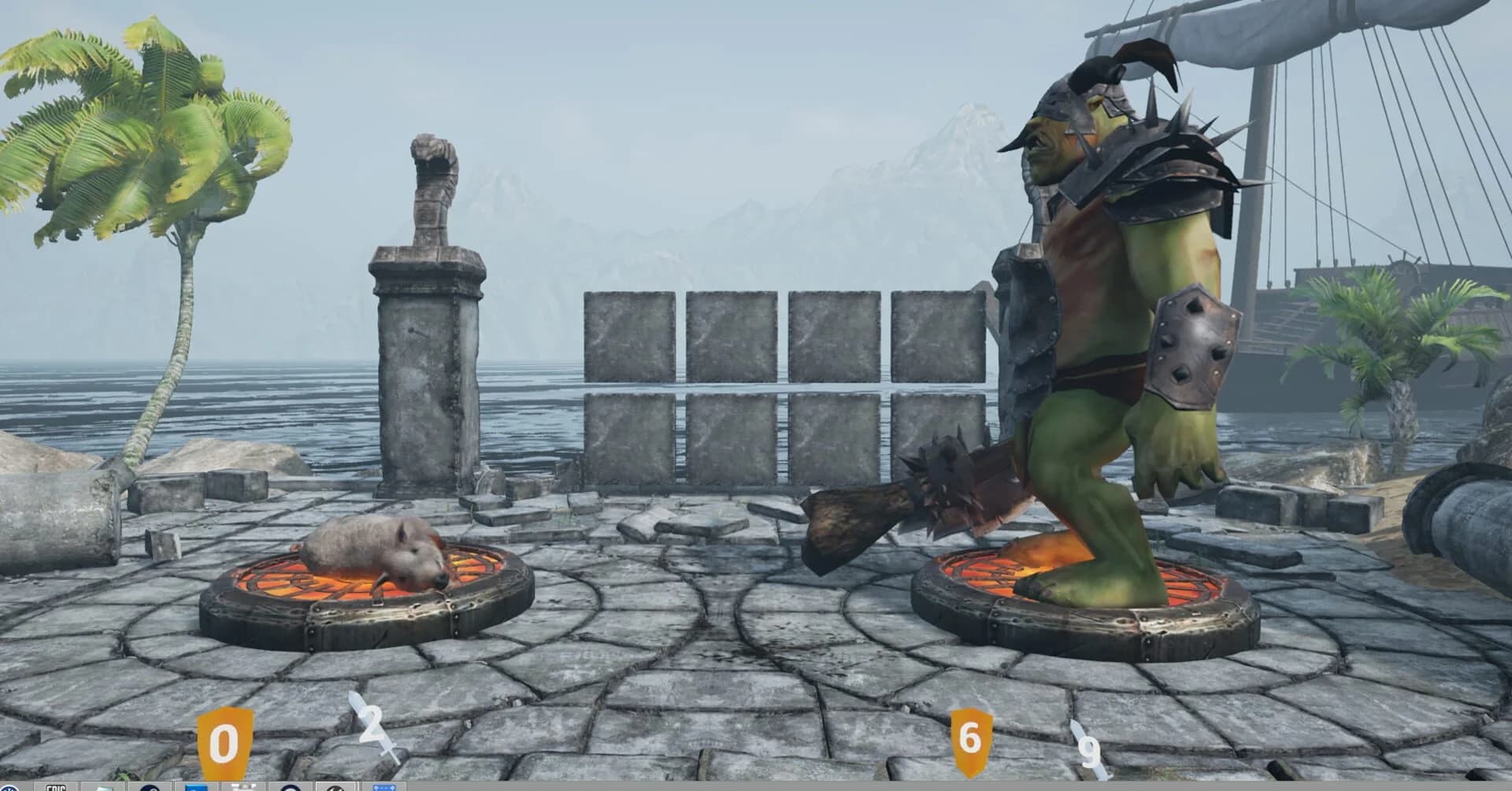Image resolution: width=1512 pixels, height=791 pixels.
Task: Open the Epic Games launcher from the taskbar
Action: tap(55, 787)
